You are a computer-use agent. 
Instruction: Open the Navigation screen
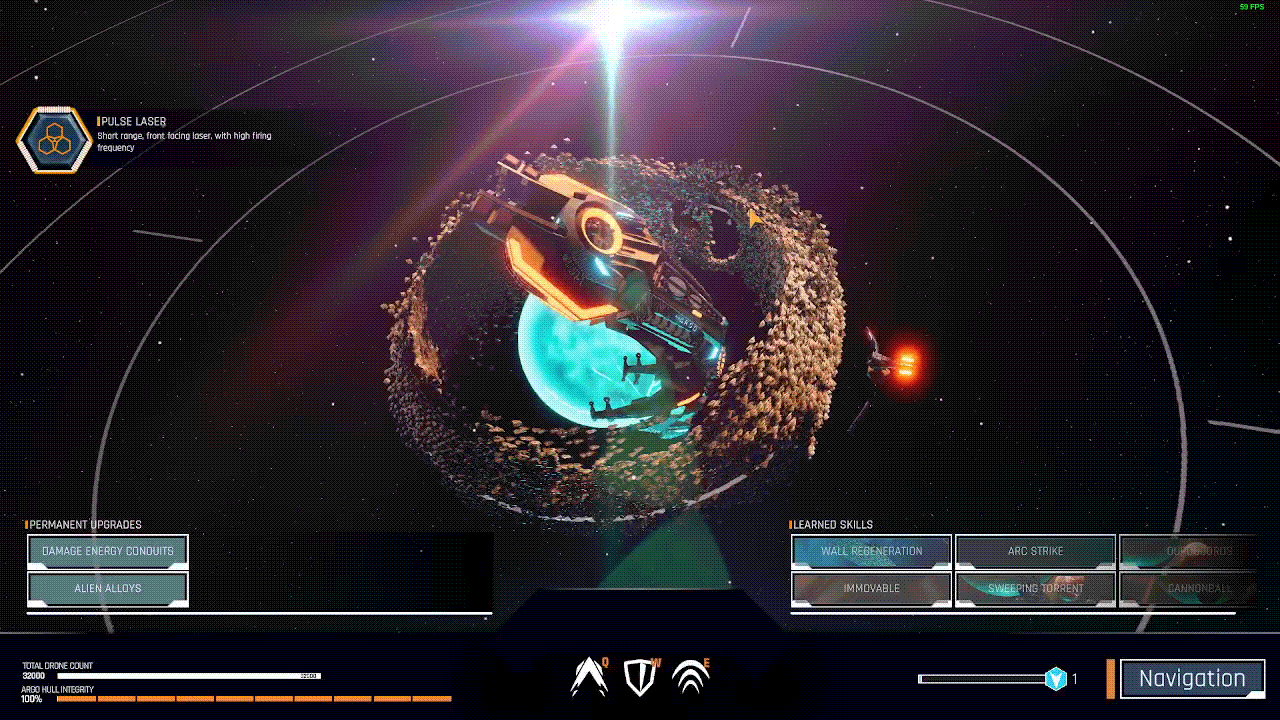tap(1192, 679)
